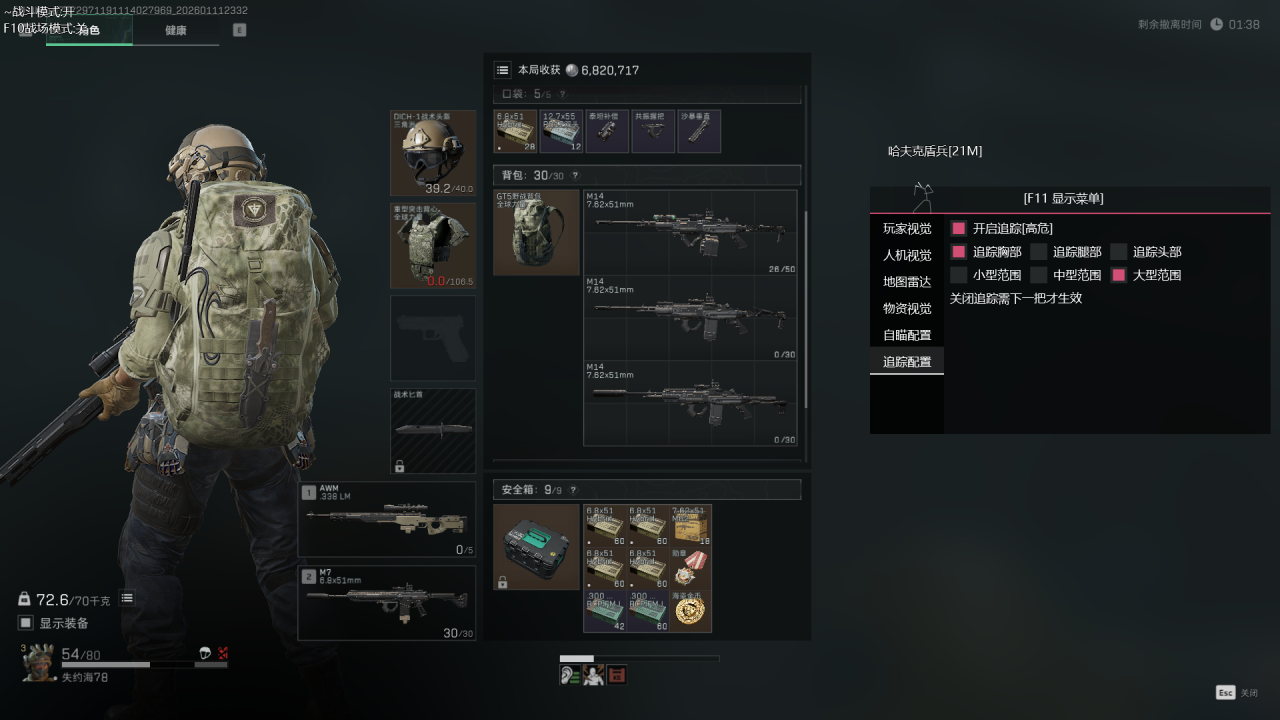Toggle the 显示装备 checkbox
This screenshot has height=720, width=1280.
[x=27, y=623]
